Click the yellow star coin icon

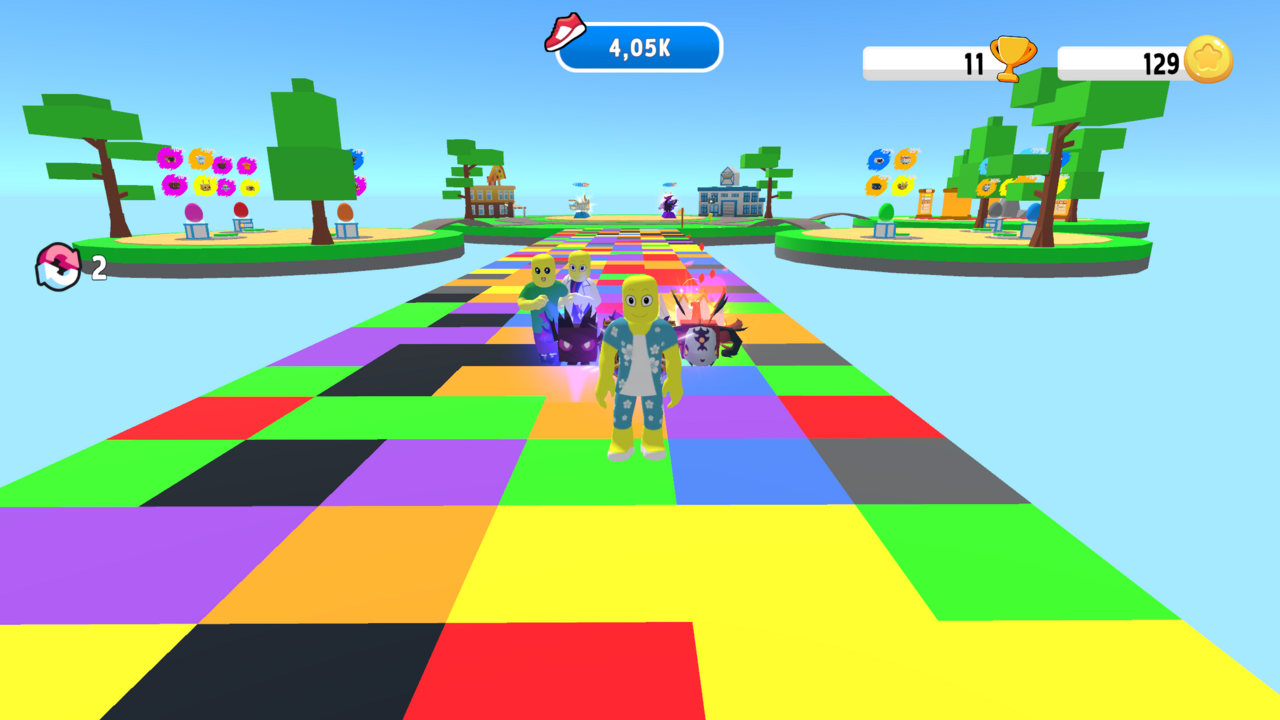[x=1210, y=57]
